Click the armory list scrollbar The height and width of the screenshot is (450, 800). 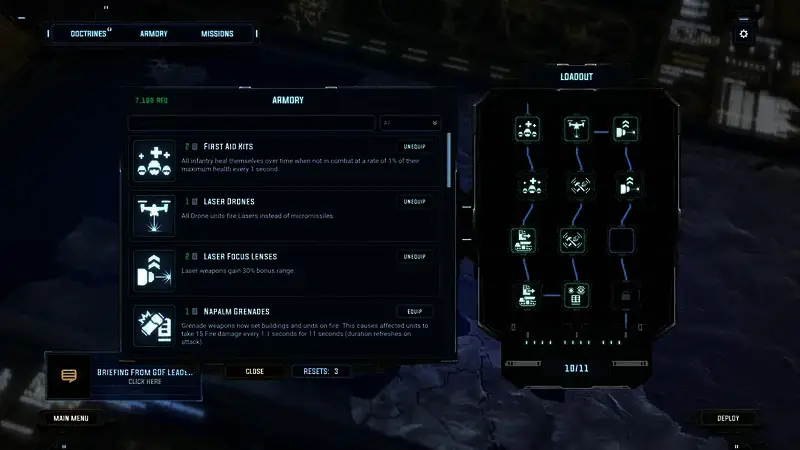point(448,160)
